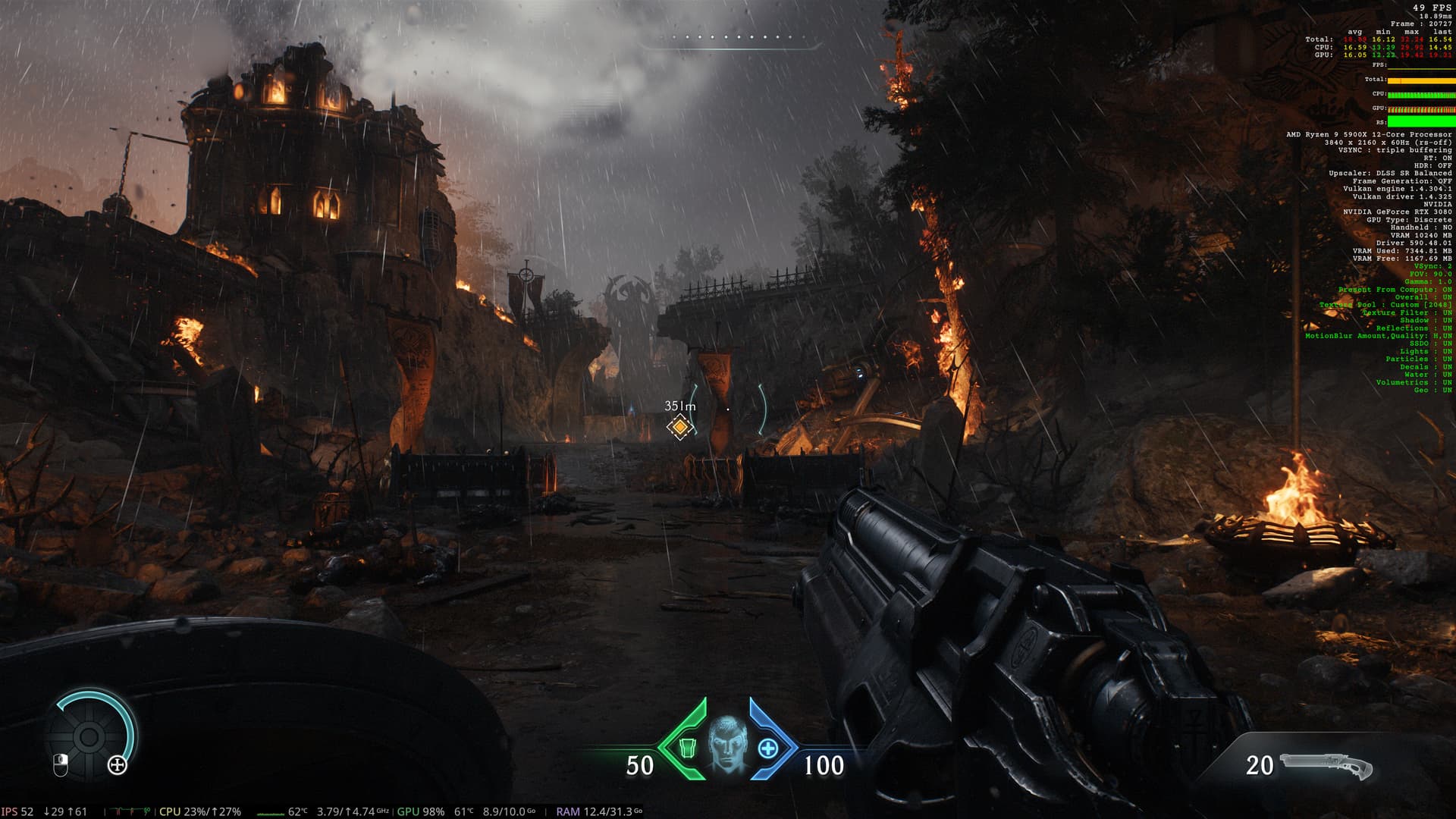The height and width of the screenshot is (819, 1456).
Task: Activate the circular shield gauge
Action: pos(89,736)
